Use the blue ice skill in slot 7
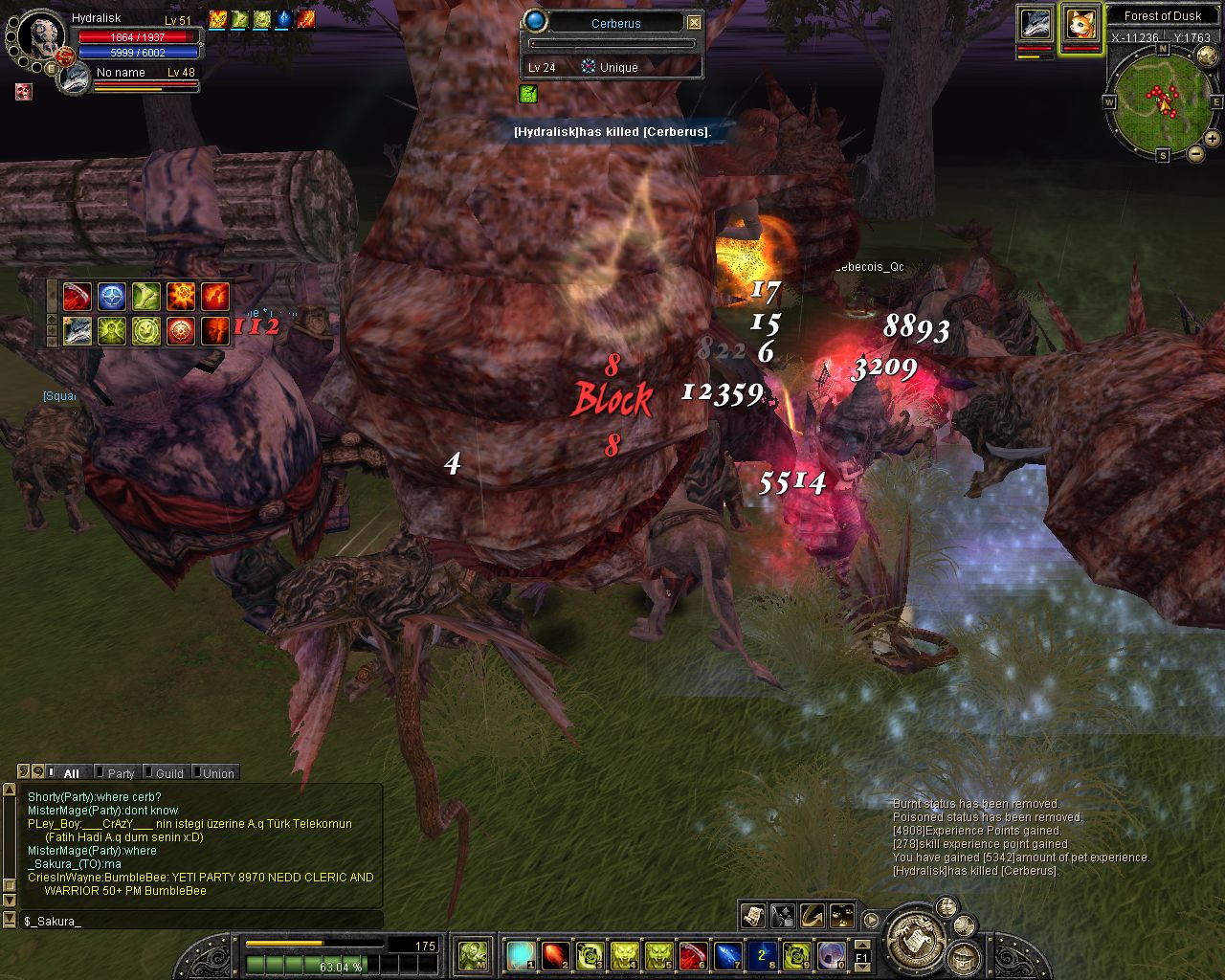Viewport: 1225px width, 980px height. 727,954
